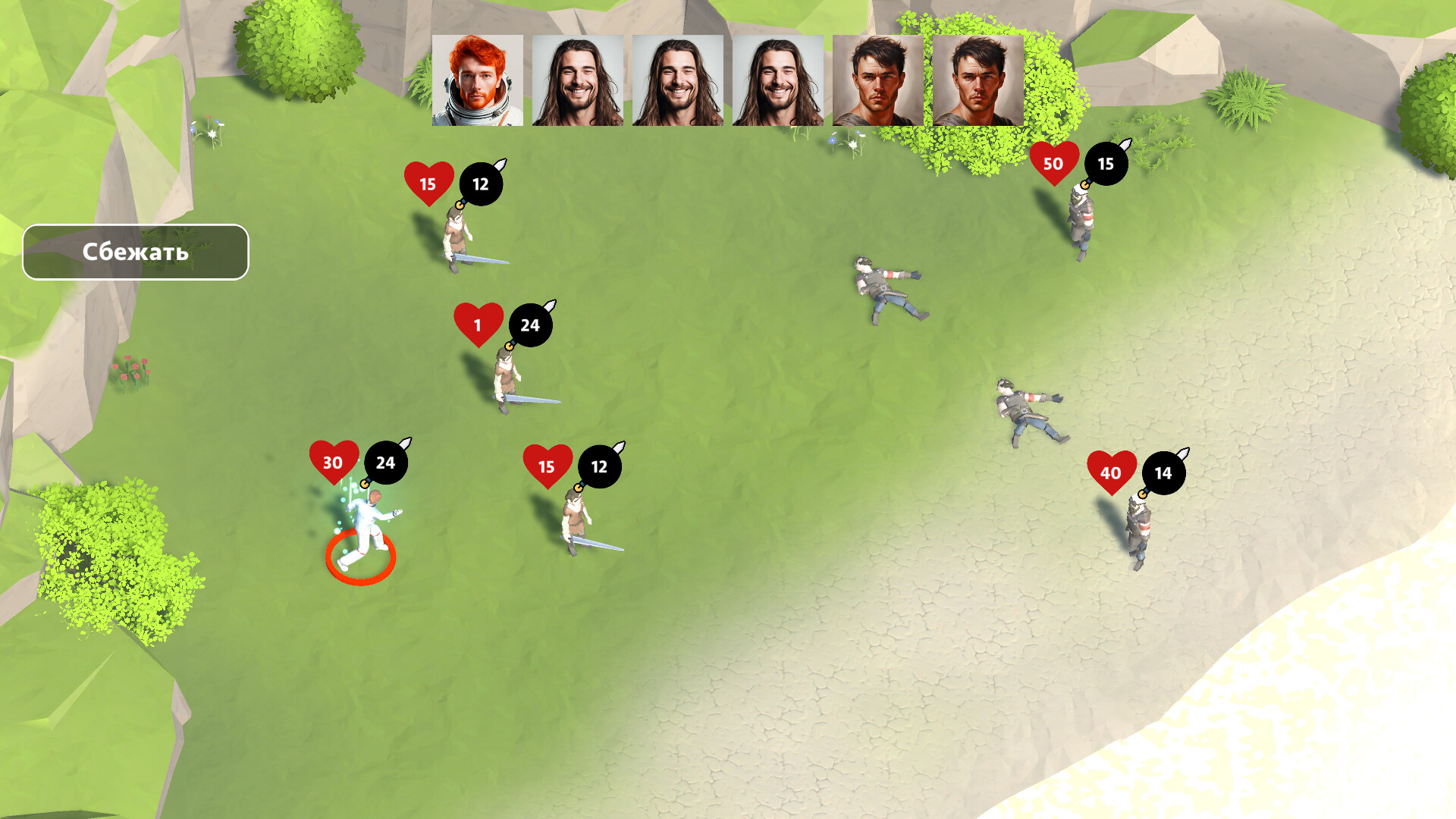Select the red-haired astronaut portrait
Screen dimensions: 1456x819
click(x=478, y=80)
